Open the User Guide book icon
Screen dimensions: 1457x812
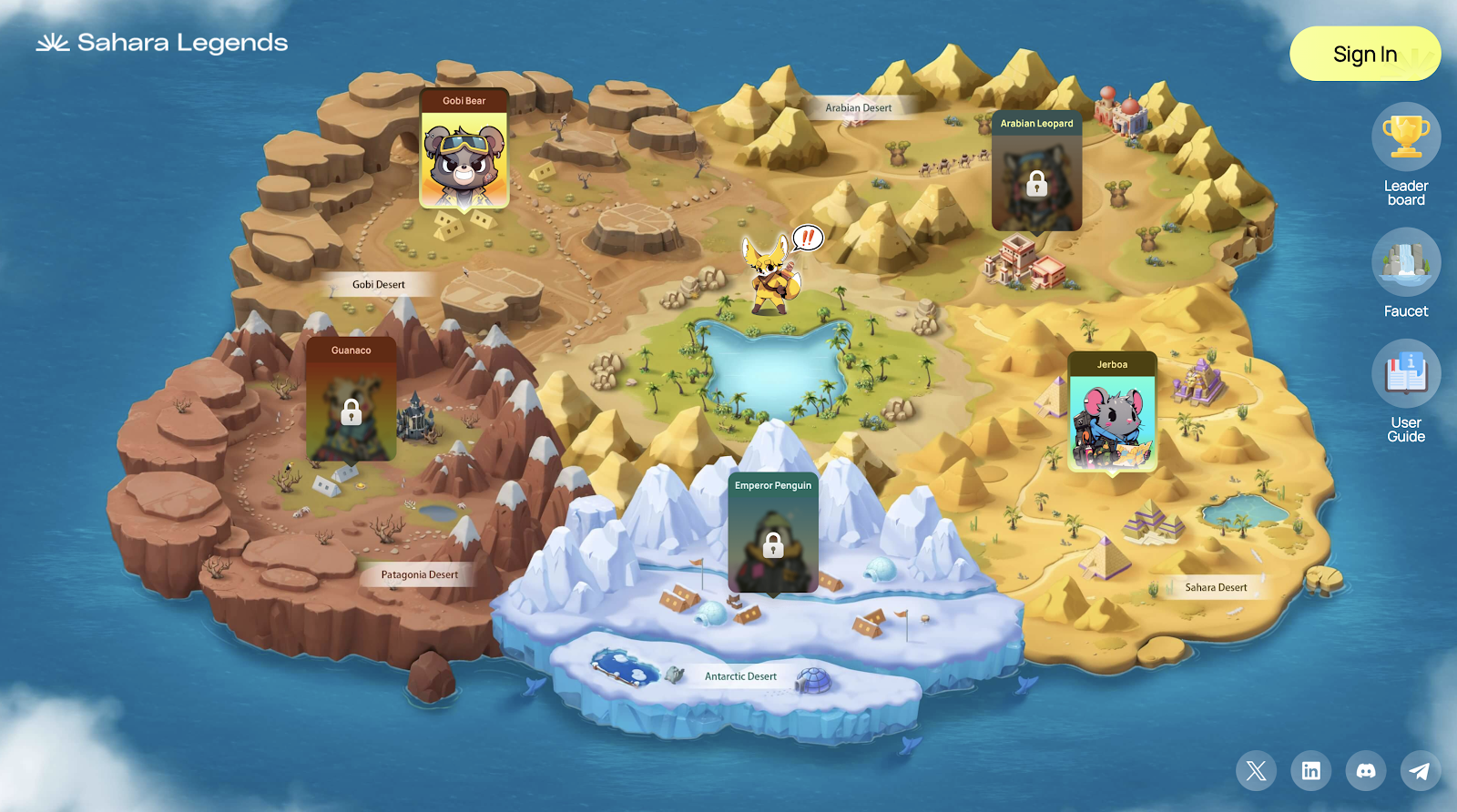click(1406, 373)
